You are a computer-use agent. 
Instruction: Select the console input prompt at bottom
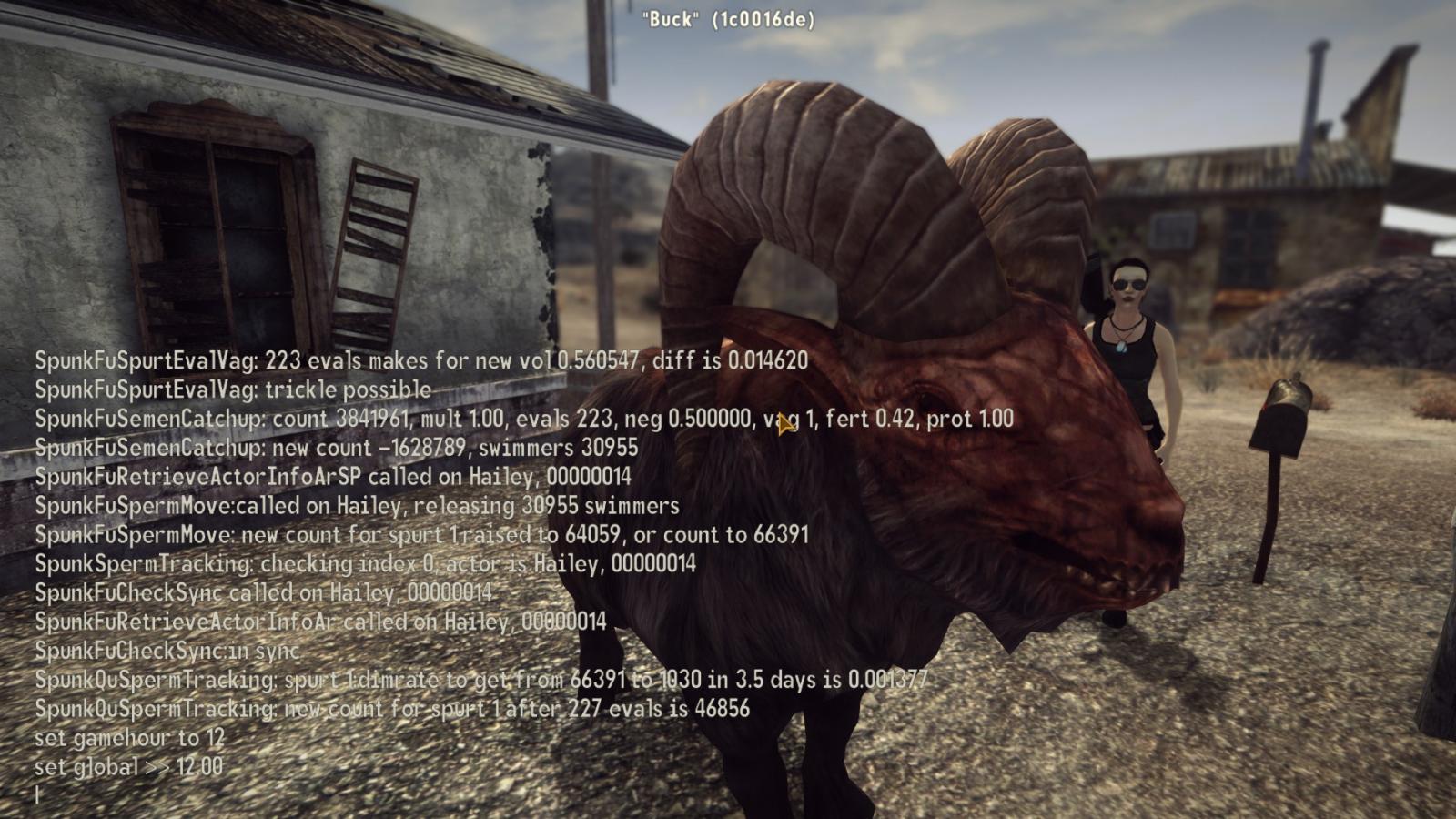(36, 794)
